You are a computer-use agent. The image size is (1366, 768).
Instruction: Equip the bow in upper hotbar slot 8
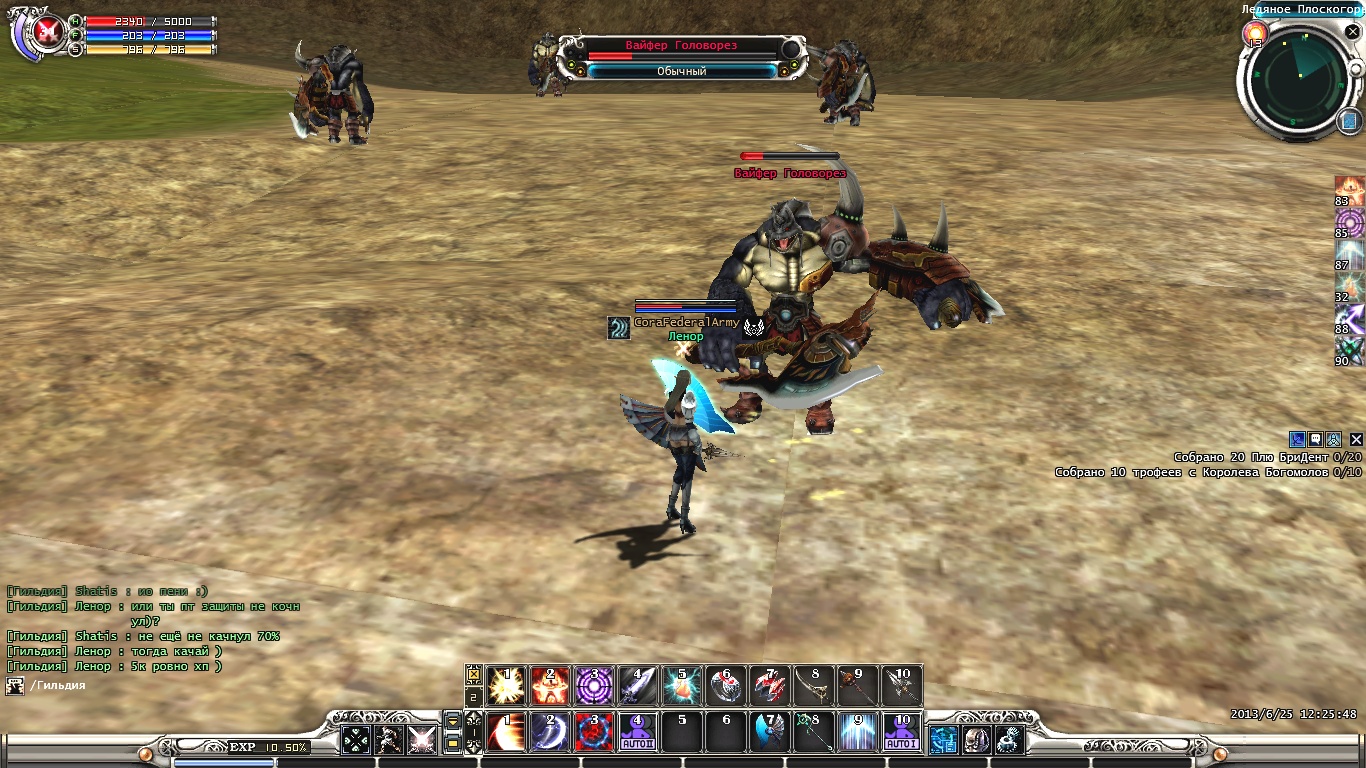[815, 686]
